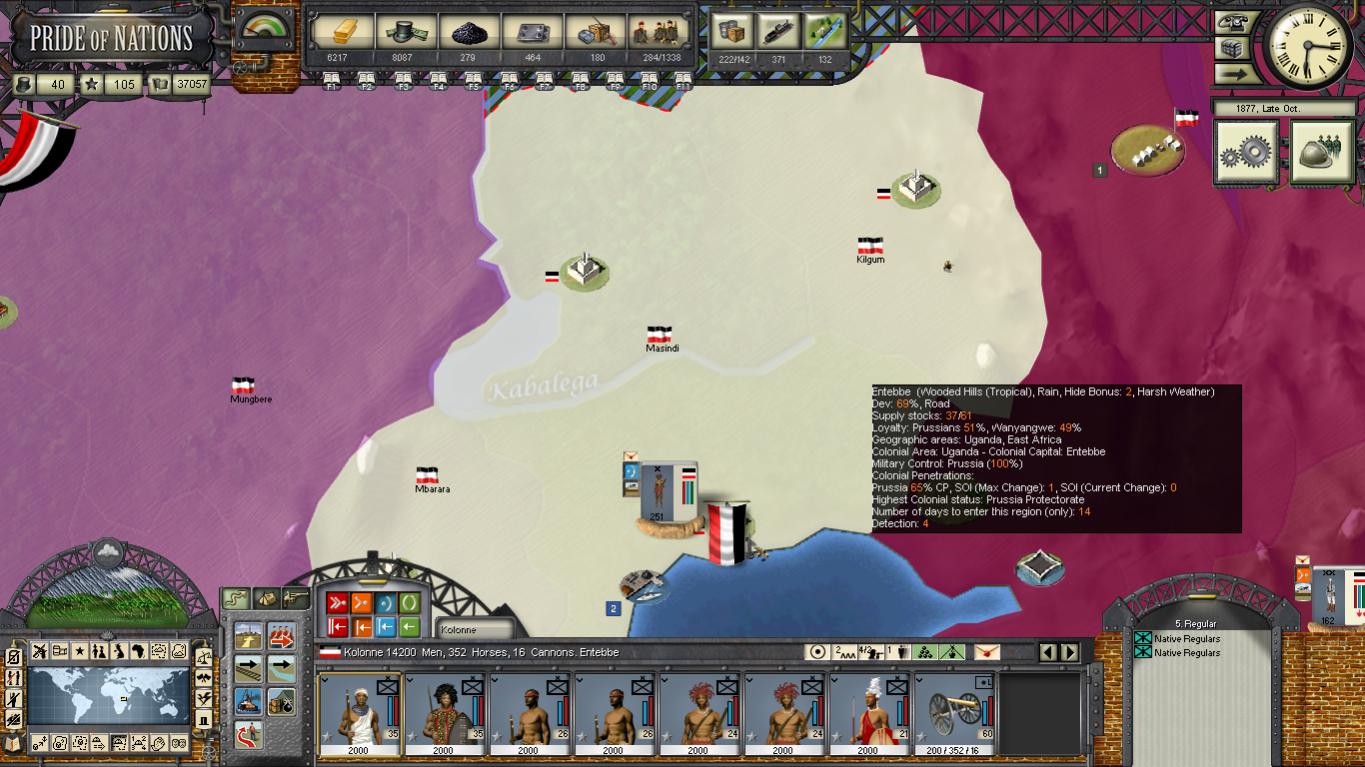Image resolution: width=1365 pixels, height=767 pixels.
Task: Show the next units with right arrow
Action: 1070,652
